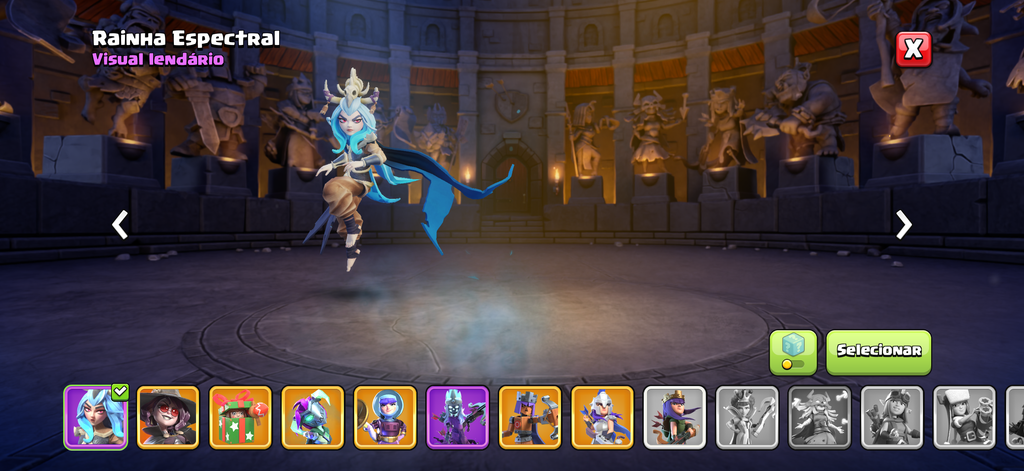
Task: Tap the Selecionar button
Action: (x=878, y=352)
